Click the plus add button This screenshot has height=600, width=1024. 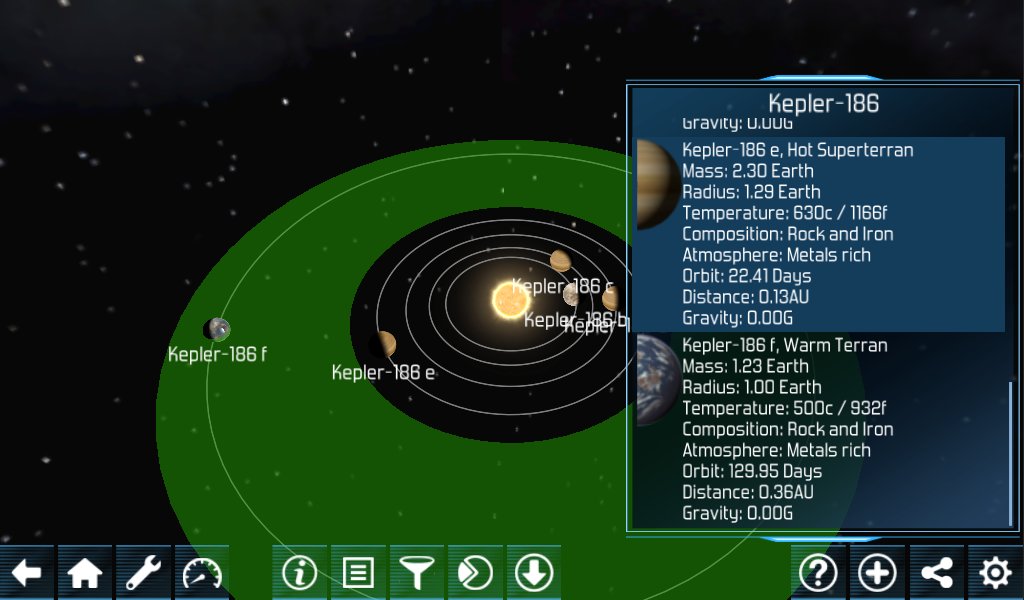click(x=877, y=573)
